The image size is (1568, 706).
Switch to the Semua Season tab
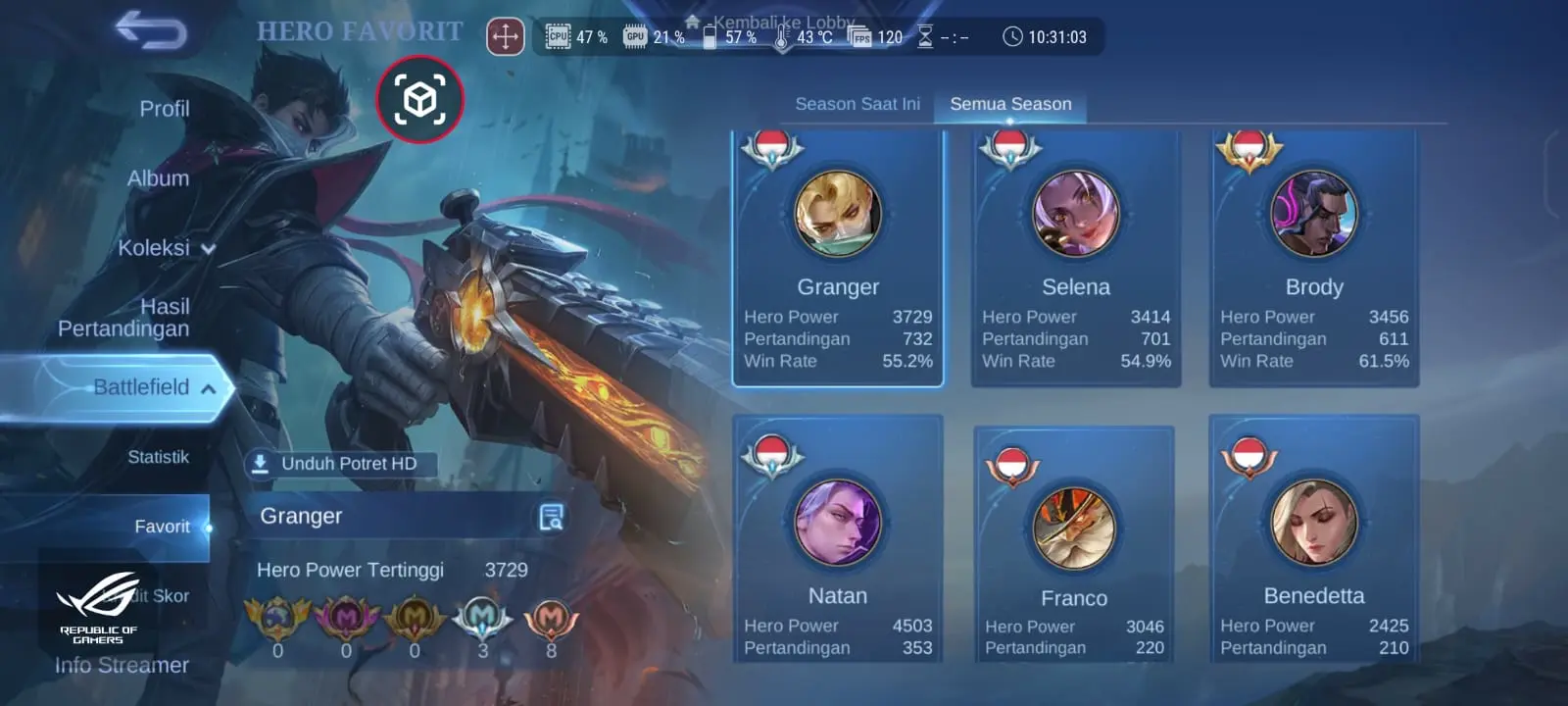tap(1010, 104)
